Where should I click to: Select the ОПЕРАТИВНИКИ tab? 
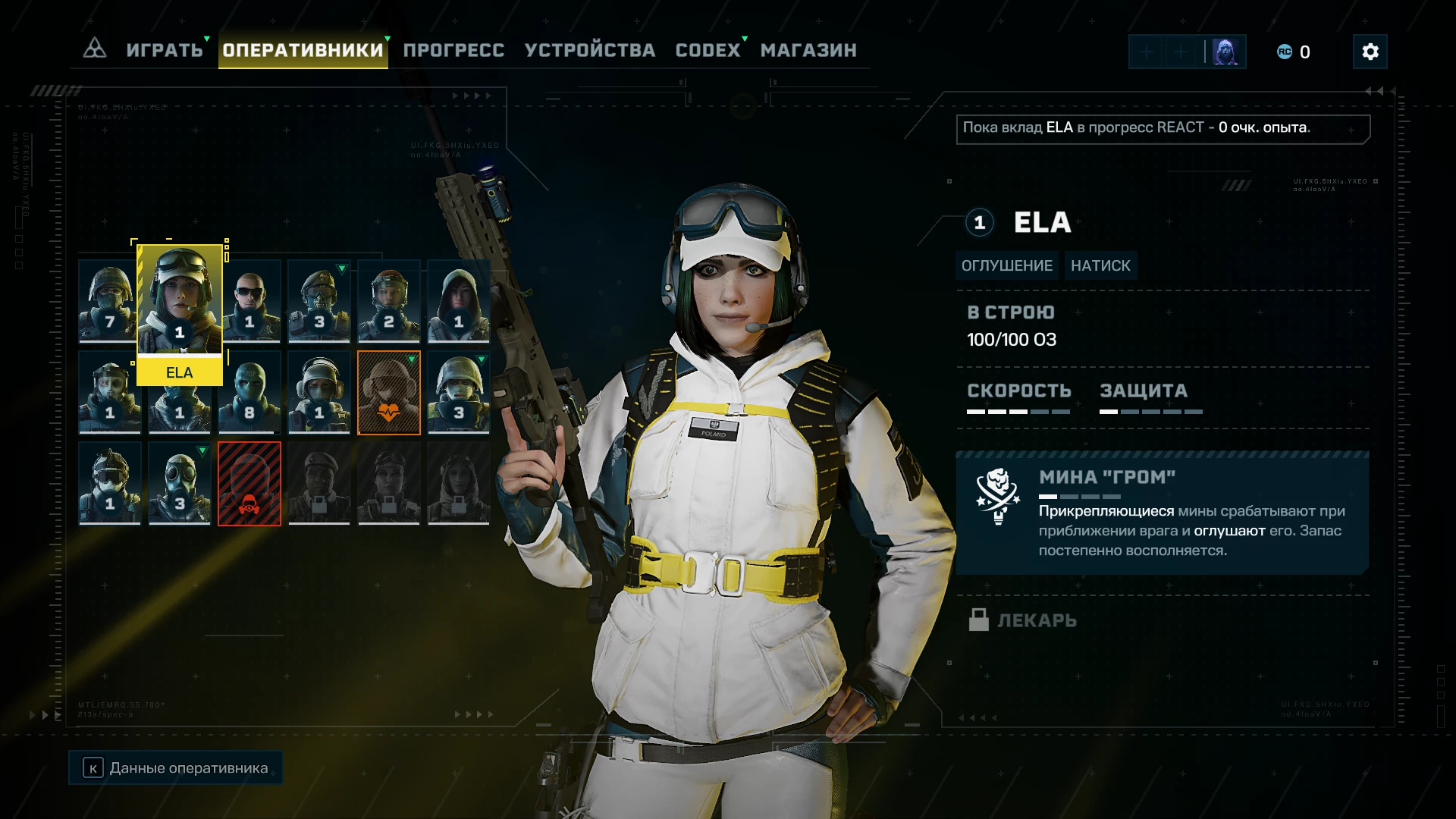click(303, 50)
